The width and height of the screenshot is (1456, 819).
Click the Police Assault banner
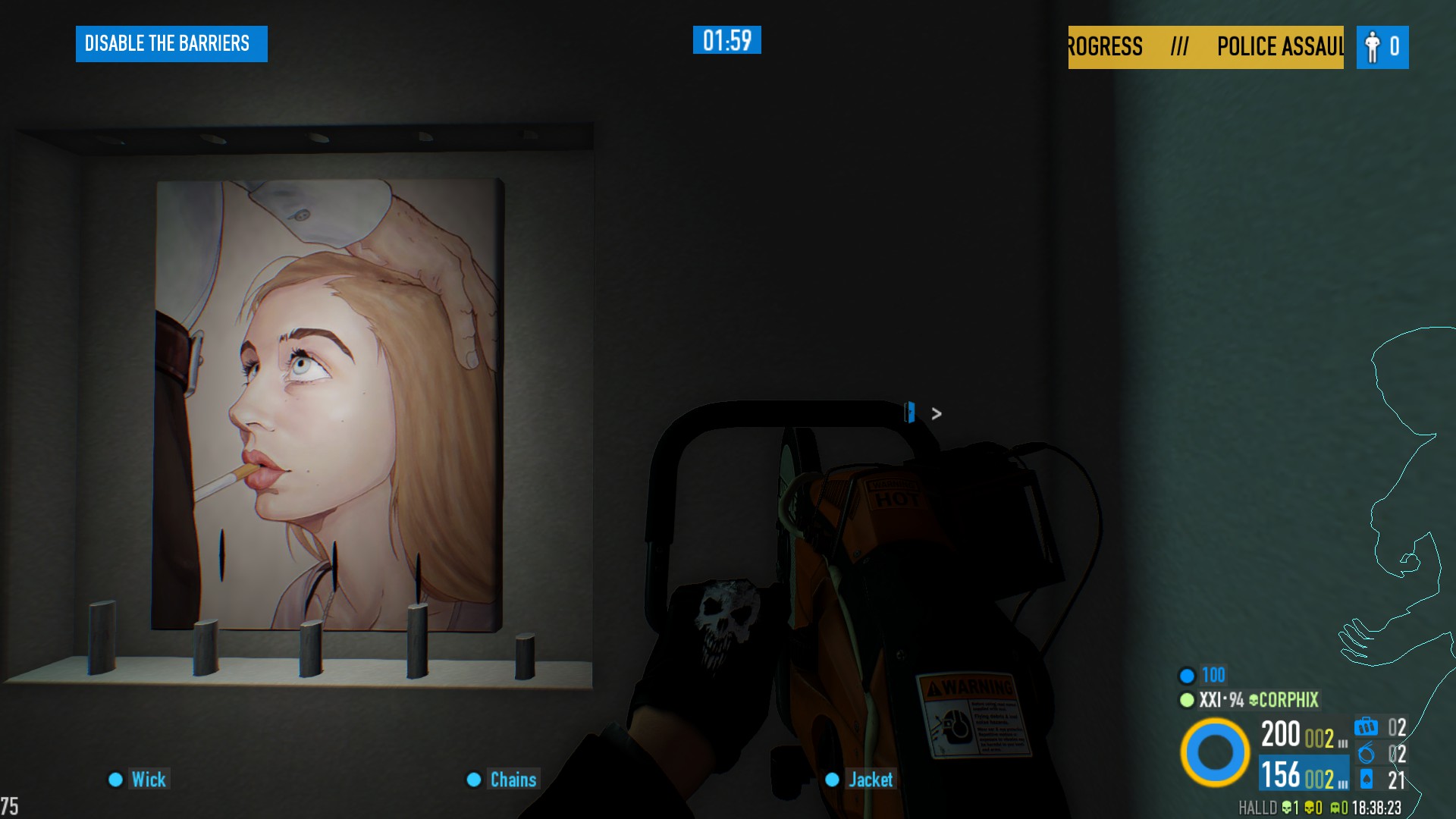(1206, 47)
